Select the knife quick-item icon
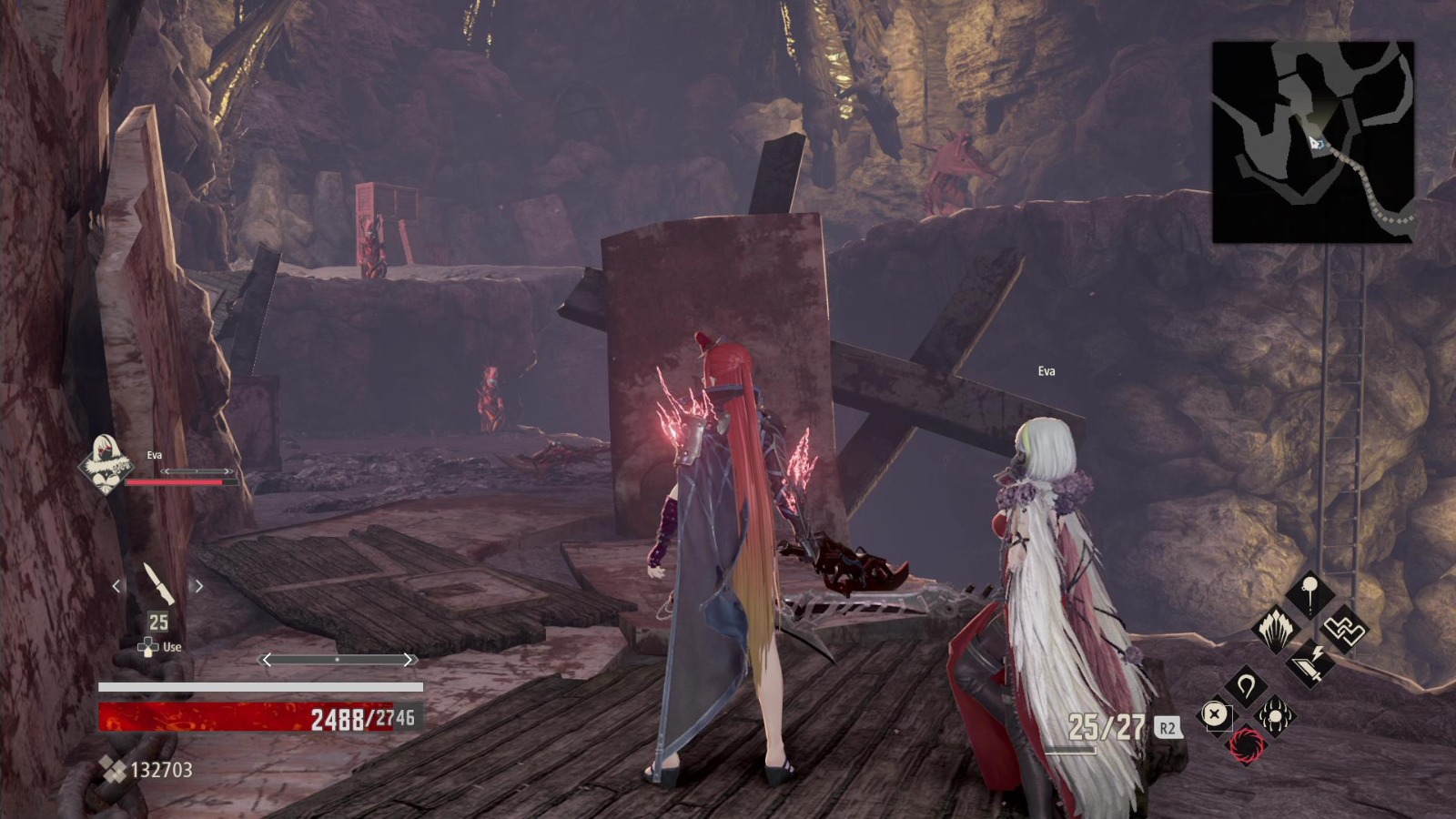Viewport: 1456px width, 819px height. tap(157, 585)
